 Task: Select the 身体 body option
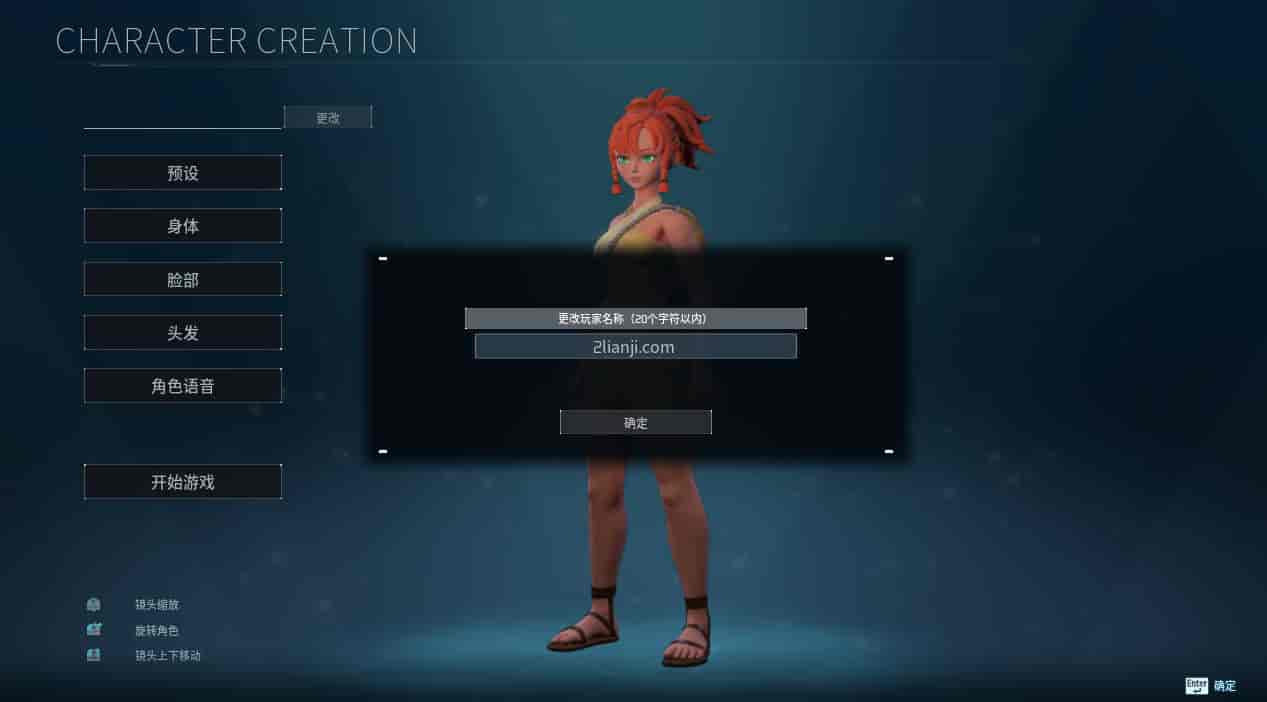183,226
